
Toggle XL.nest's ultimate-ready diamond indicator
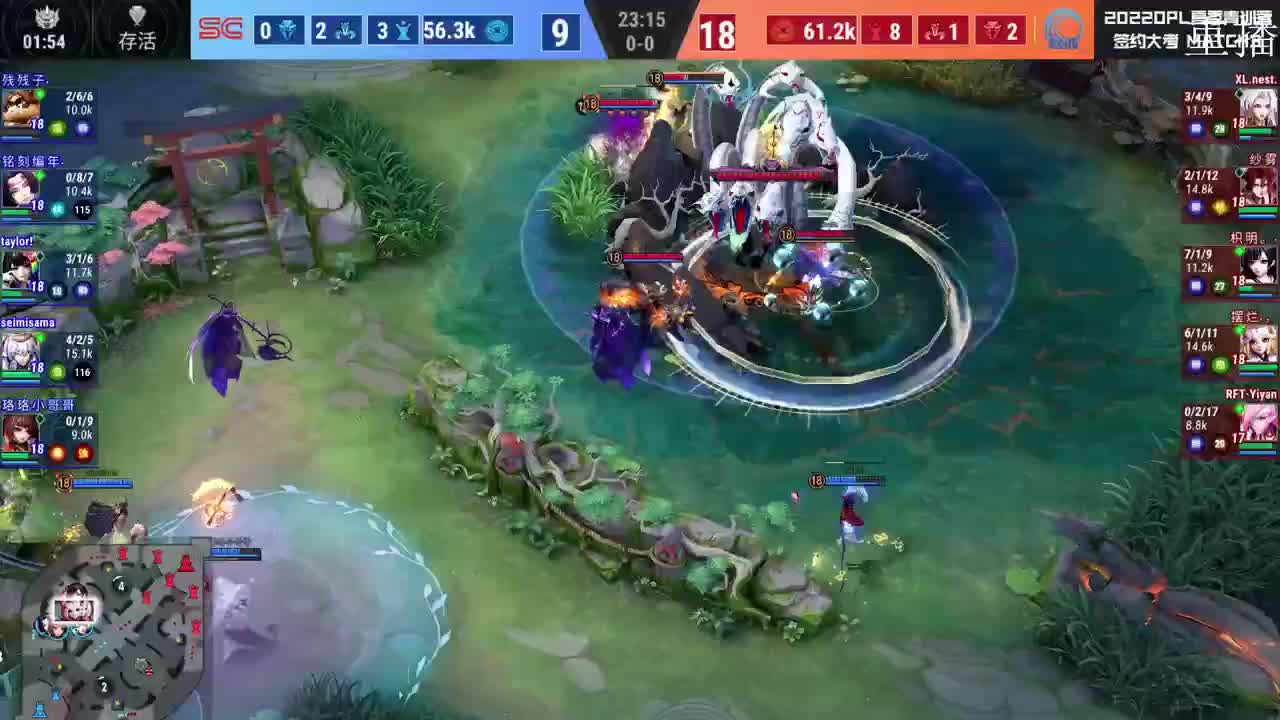coord(1242,91)
